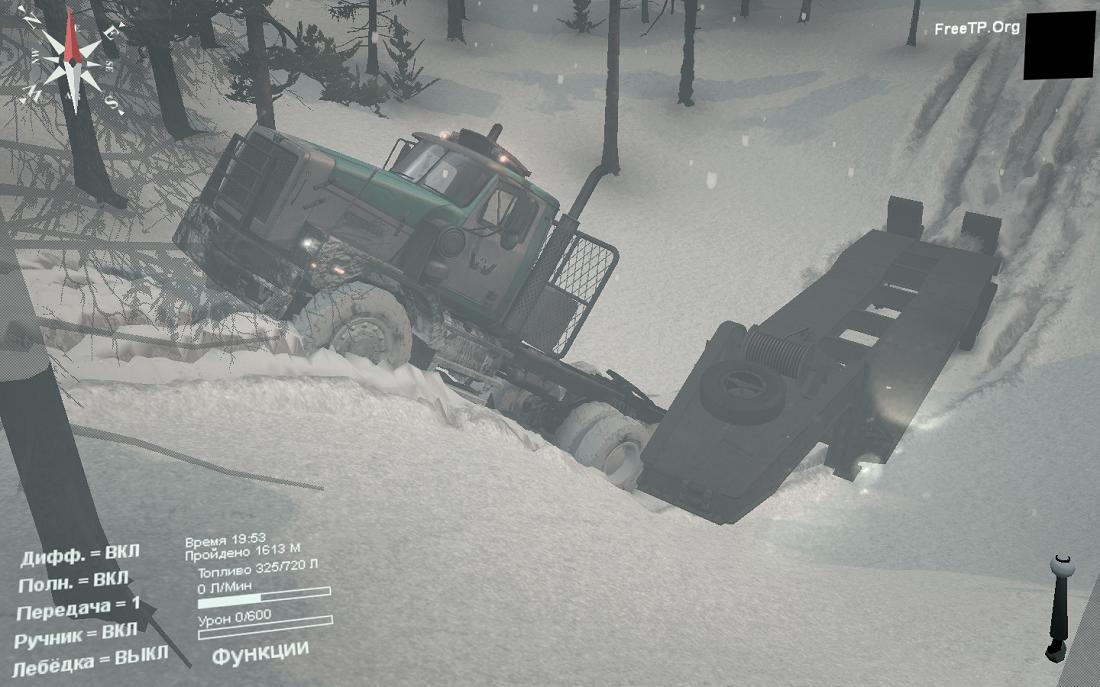Toggle the Ручник handbrake
This screenshot has height=687, width=1100.
pos(76,635)
